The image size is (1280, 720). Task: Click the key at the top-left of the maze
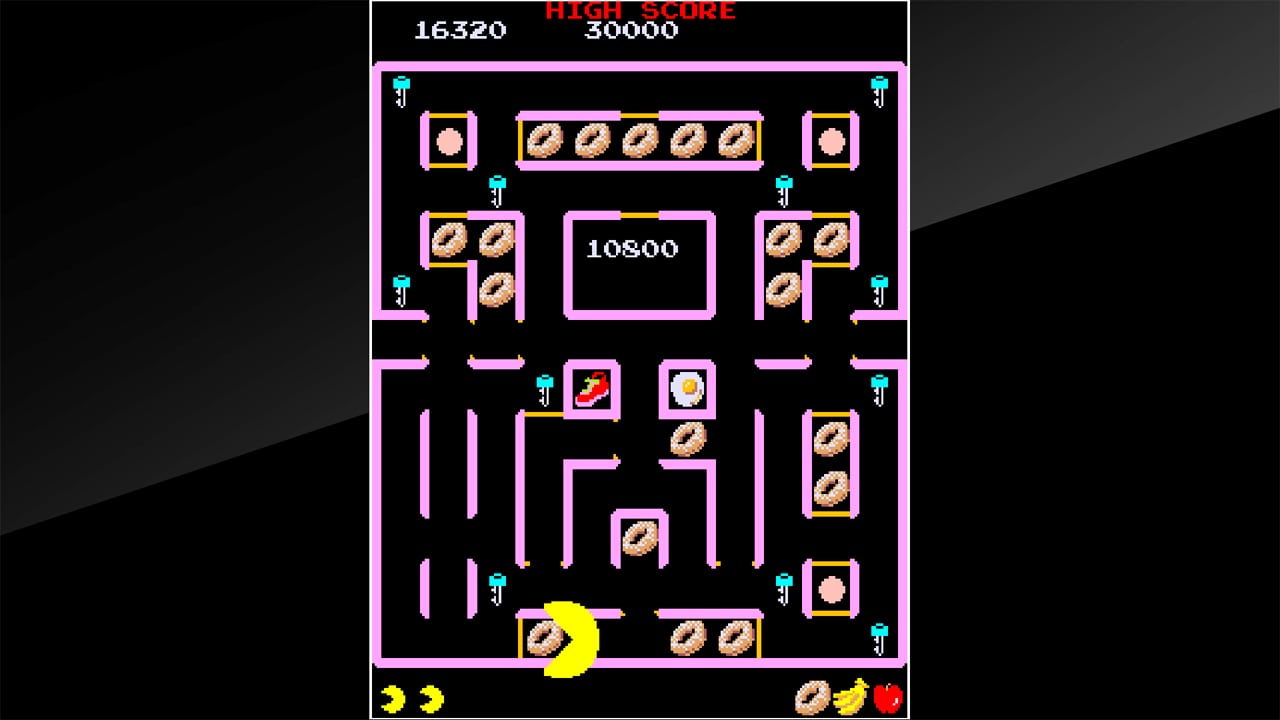(x=402, y=93)
